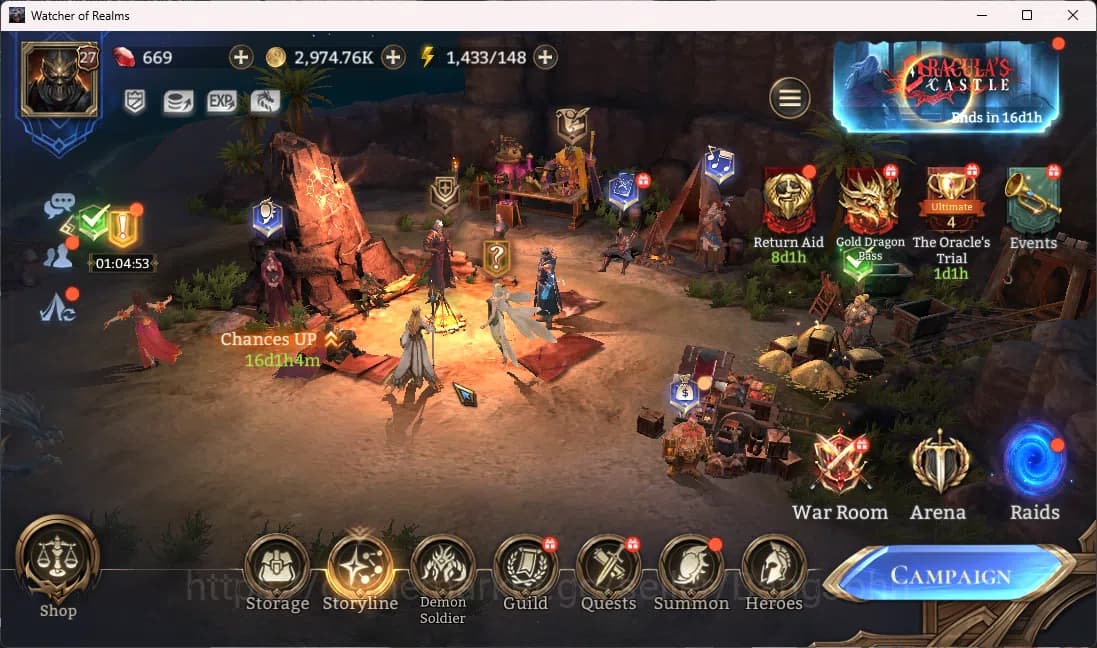This screenshot has height=648, width=1097.
Task: Open the Campaign mode
Action: click(950, 575)
